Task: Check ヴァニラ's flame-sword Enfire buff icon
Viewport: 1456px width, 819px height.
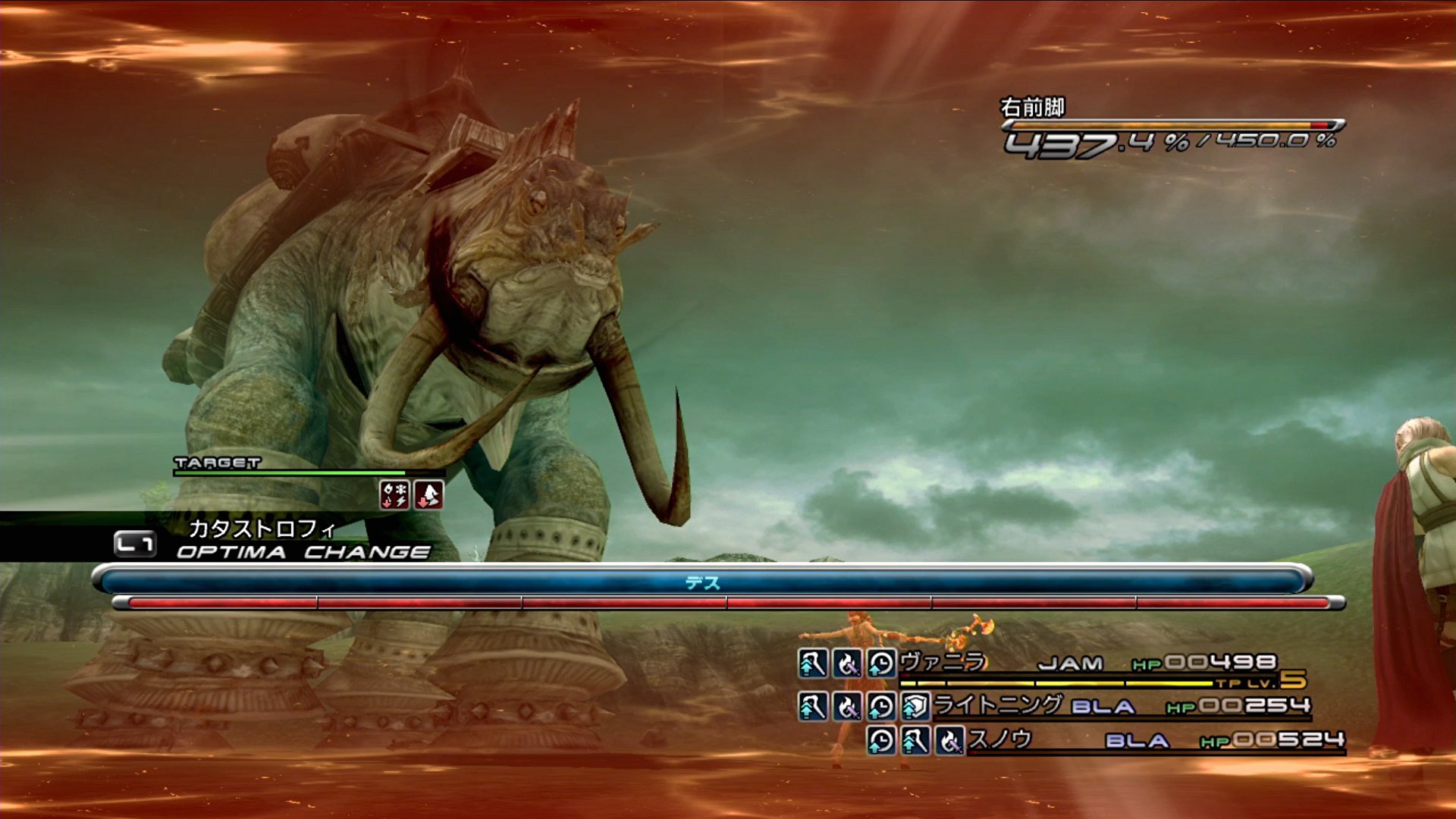Action: click(847, 664)
